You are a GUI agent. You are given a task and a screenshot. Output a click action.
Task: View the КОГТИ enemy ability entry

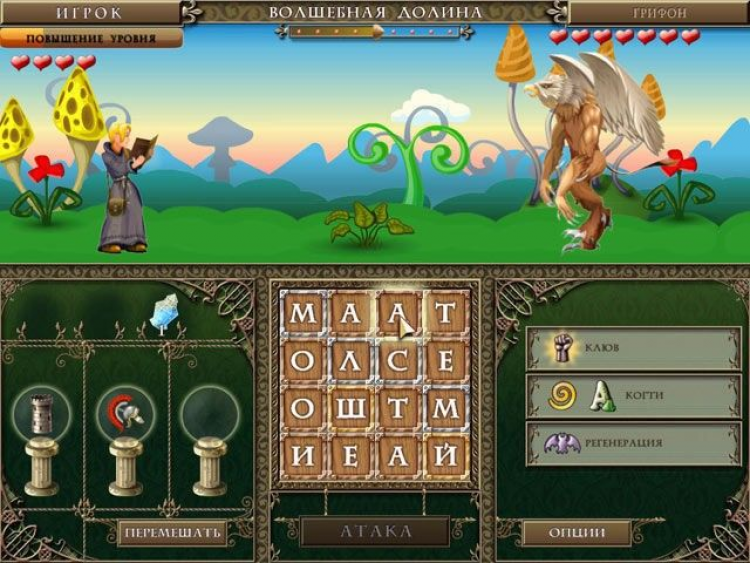[633, 396]
